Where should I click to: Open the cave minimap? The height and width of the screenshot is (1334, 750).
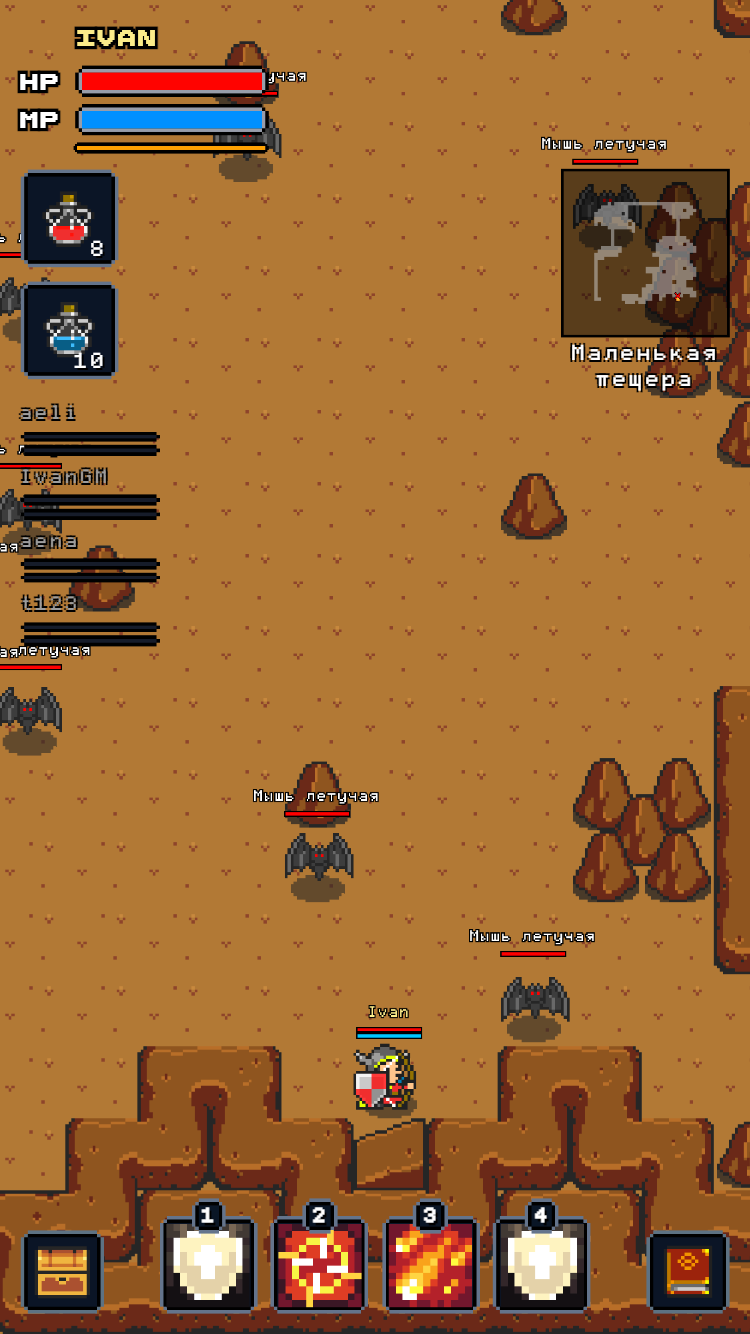coord(645,252)
